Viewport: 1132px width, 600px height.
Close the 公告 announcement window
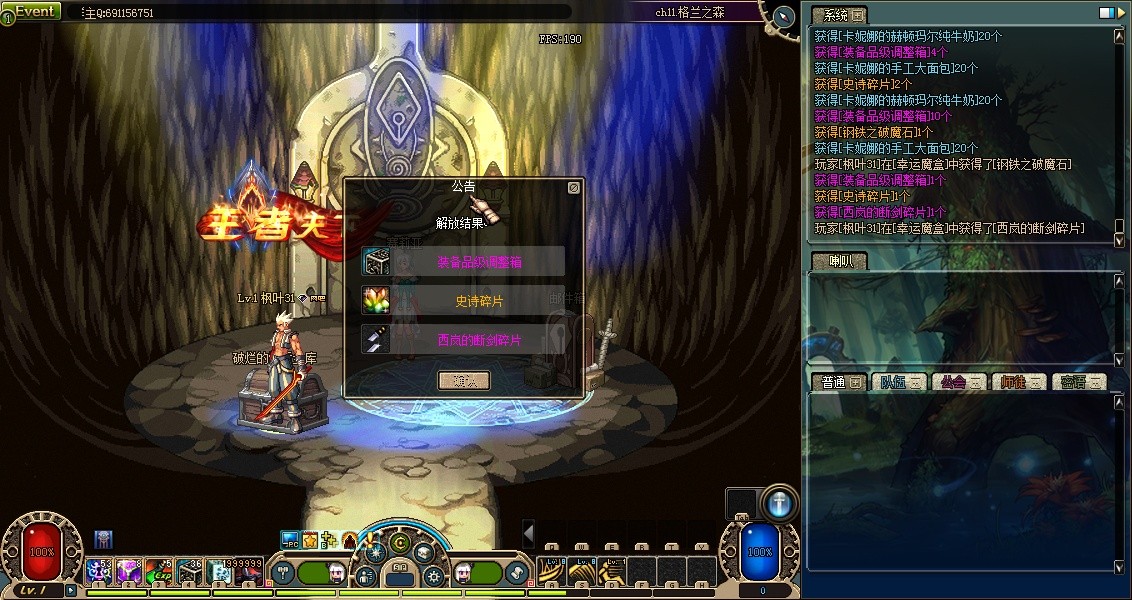click(x=573, y=187)
